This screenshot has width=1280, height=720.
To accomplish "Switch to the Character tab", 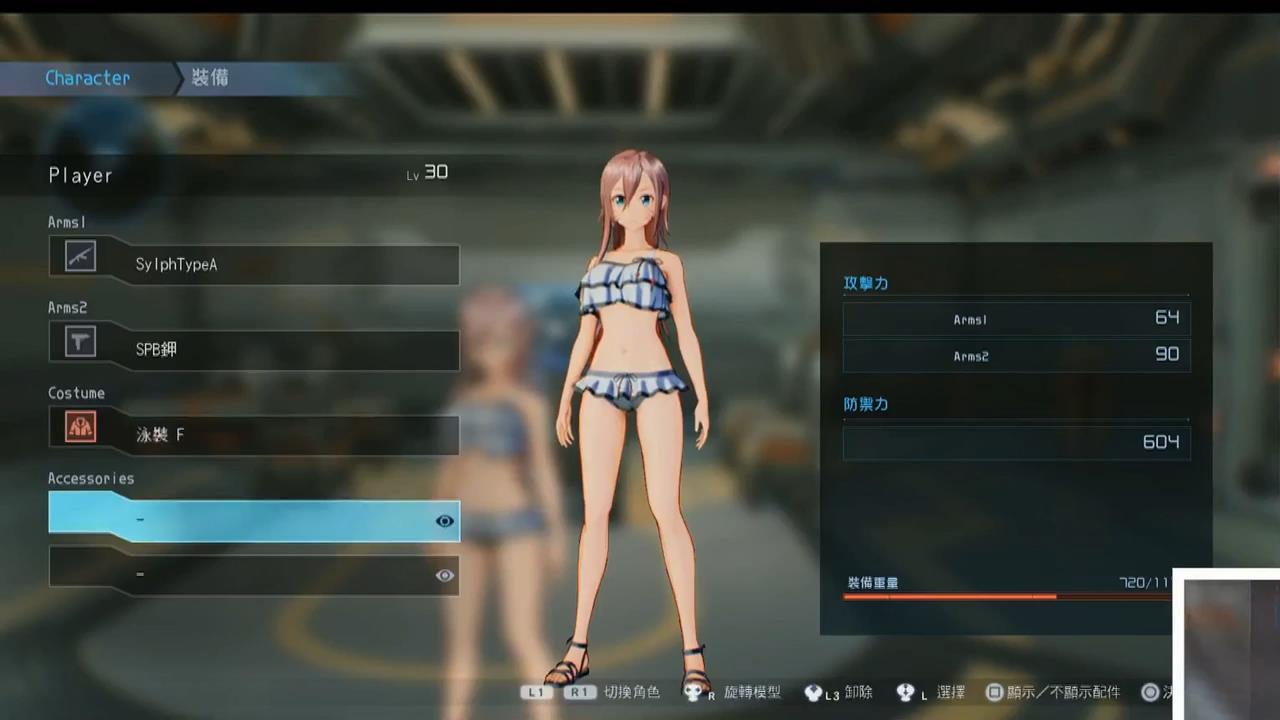I will pyautogui.click(x=87, y=78).
